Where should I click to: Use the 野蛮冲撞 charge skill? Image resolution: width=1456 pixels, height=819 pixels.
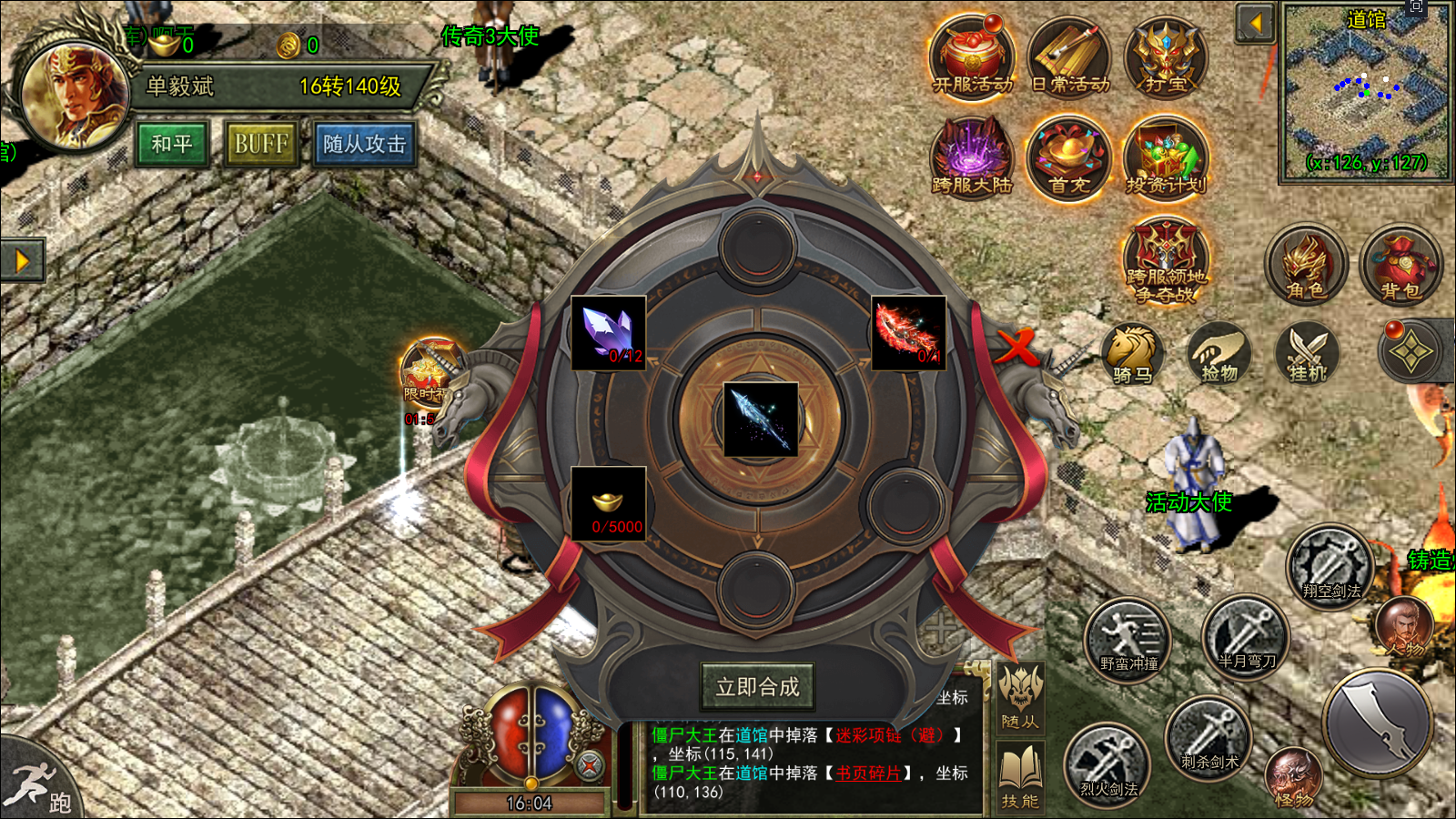click(x=1128, y=639)
